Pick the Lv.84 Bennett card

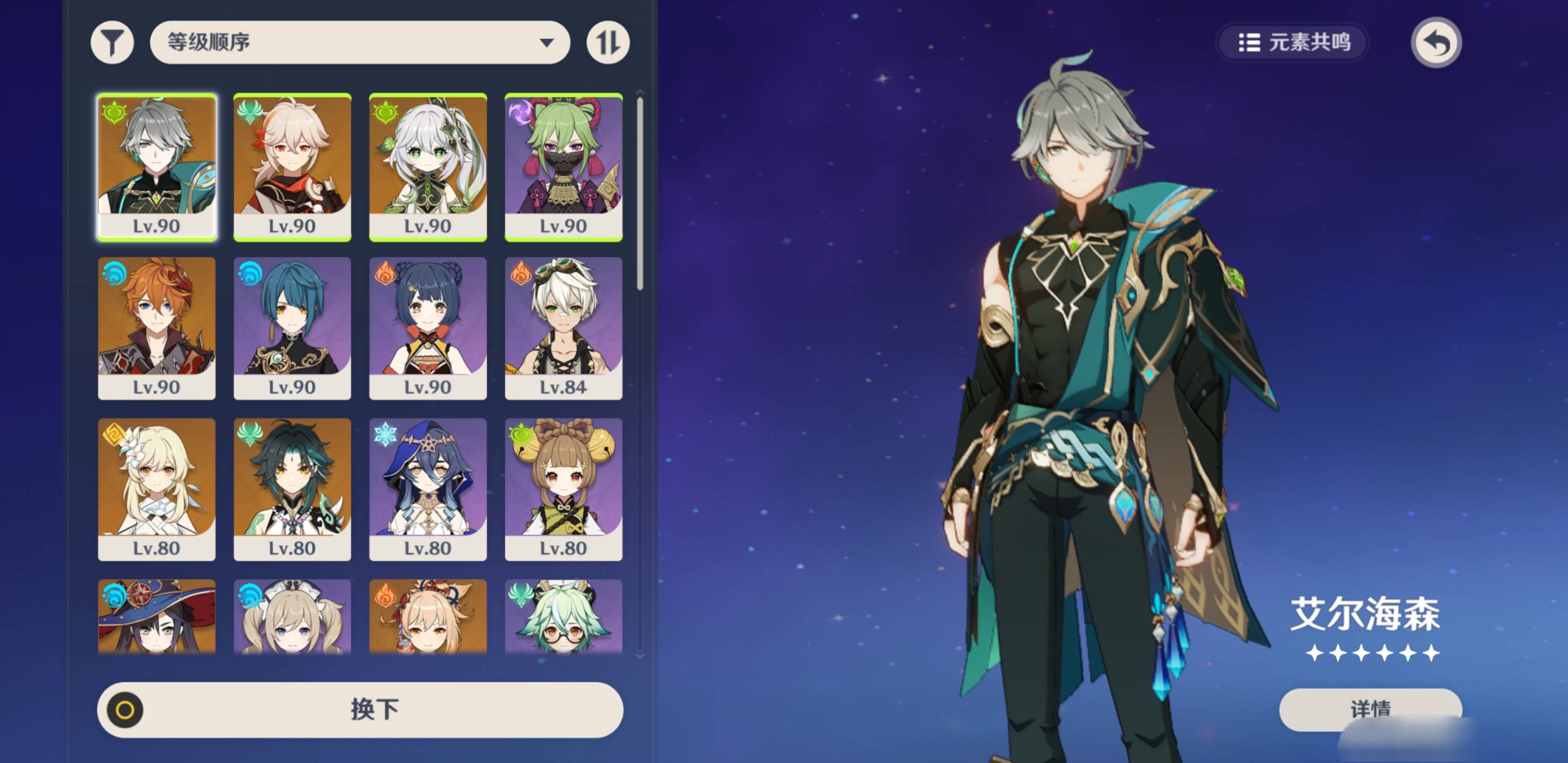point(564,327)
